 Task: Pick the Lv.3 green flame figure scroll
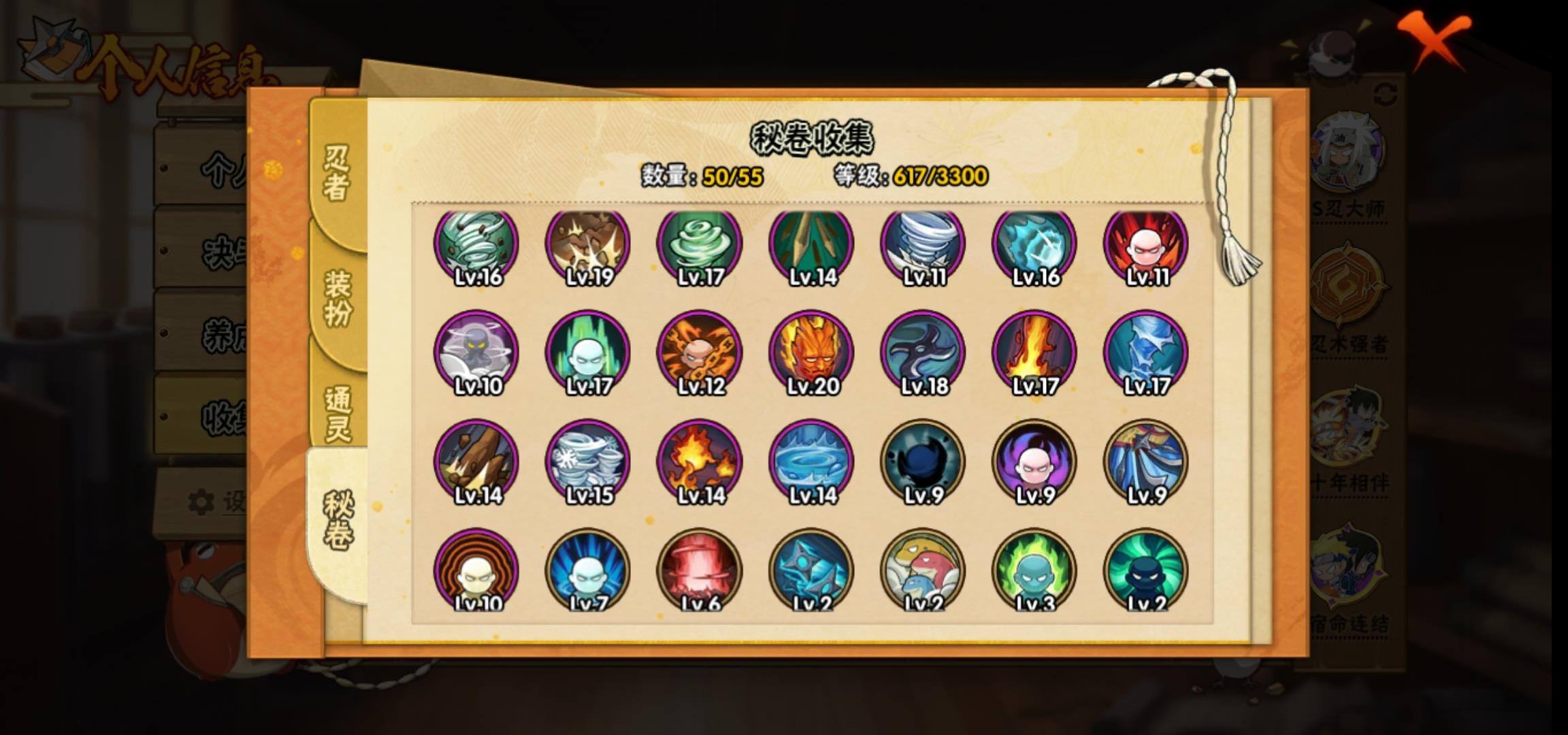[x=1034, y=571]
